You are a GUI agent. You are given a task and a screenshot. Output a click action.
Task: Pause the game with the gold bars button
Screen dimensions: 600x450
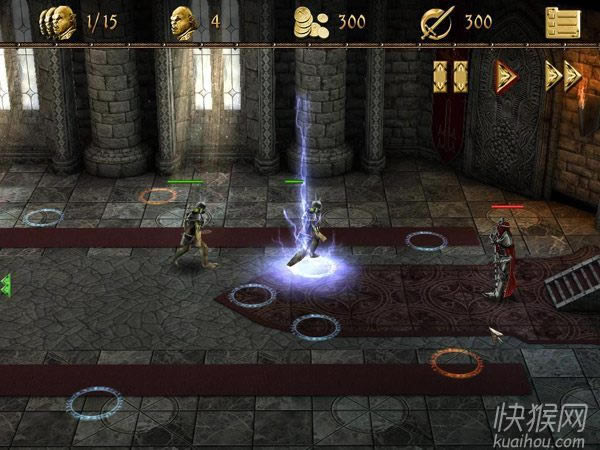451,76
